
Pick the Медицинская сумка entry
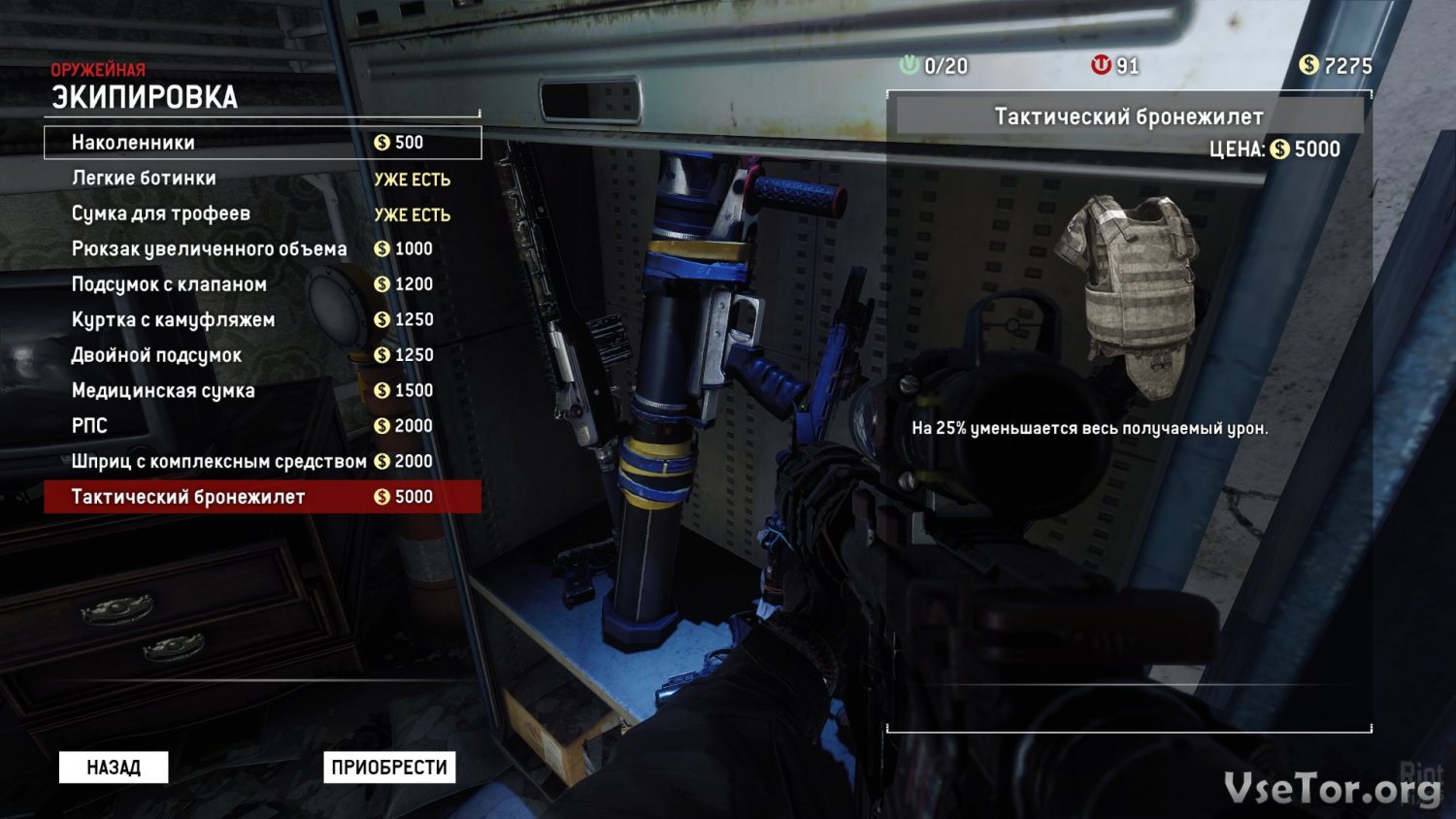[x=262, y=391]
